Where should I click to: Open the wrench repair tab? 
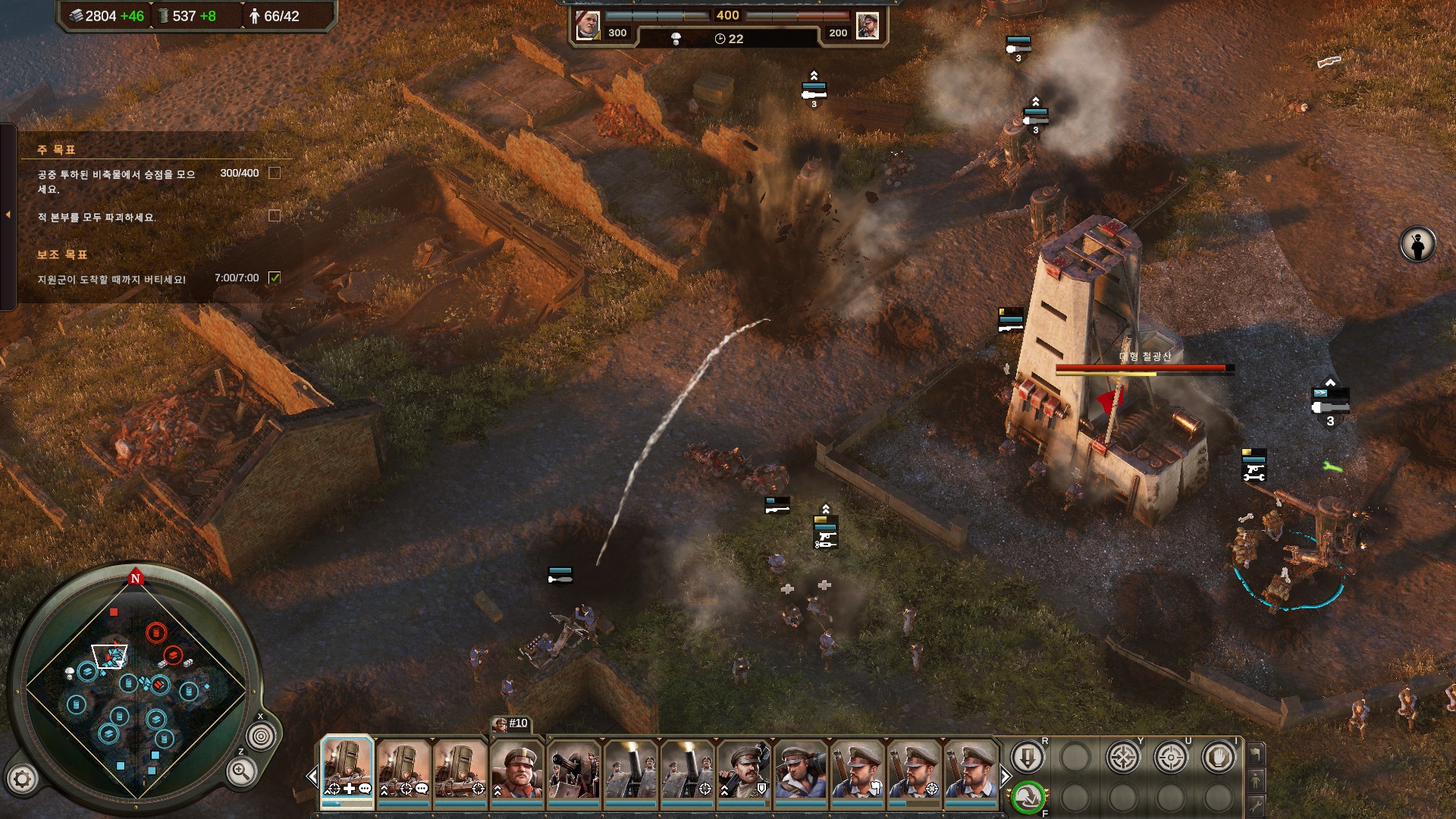(1256, 805)
